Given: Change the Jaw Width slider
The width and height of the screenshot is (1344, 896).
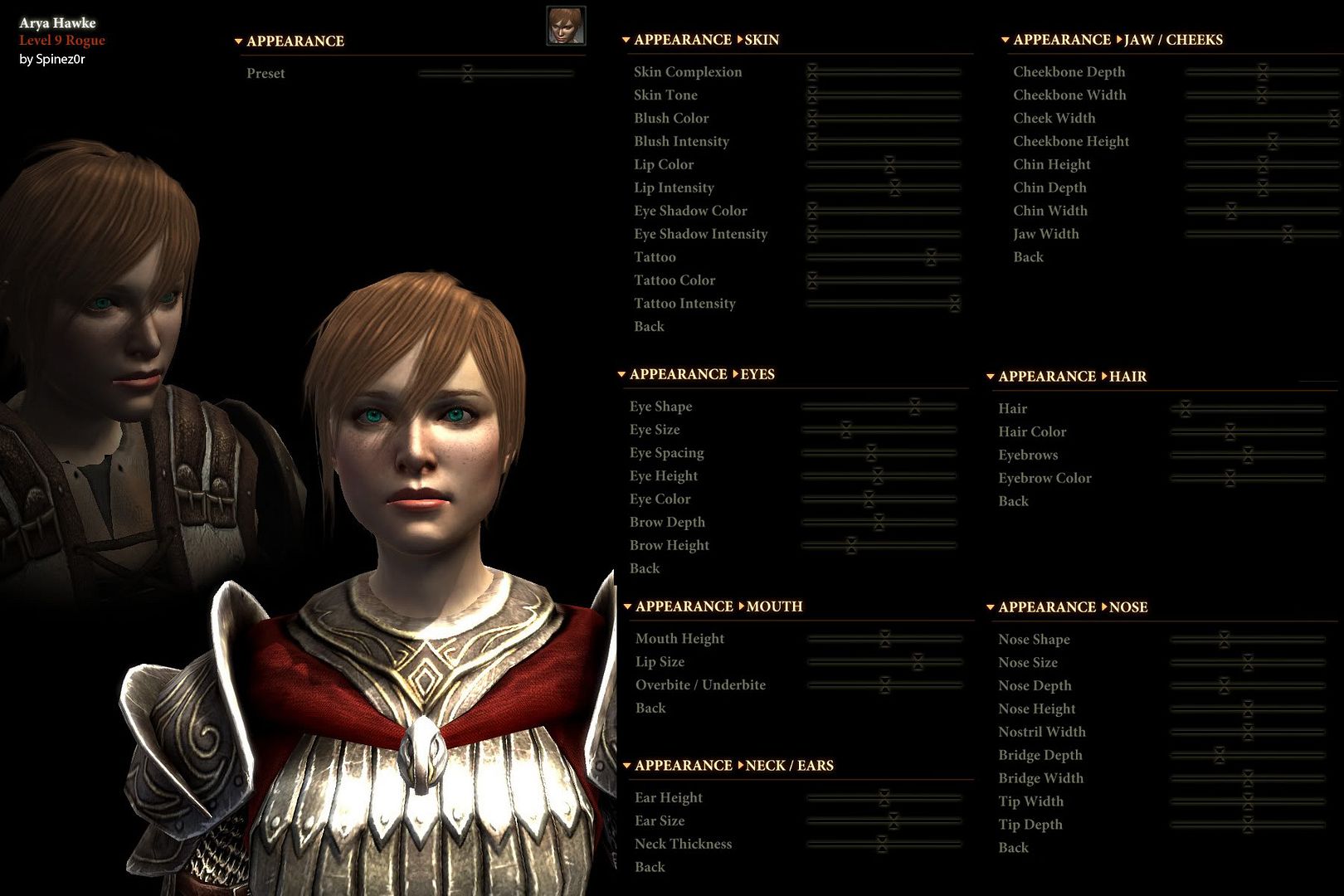Looking at the screenshot, I should pyautogui.click(x=1287, y=234).
